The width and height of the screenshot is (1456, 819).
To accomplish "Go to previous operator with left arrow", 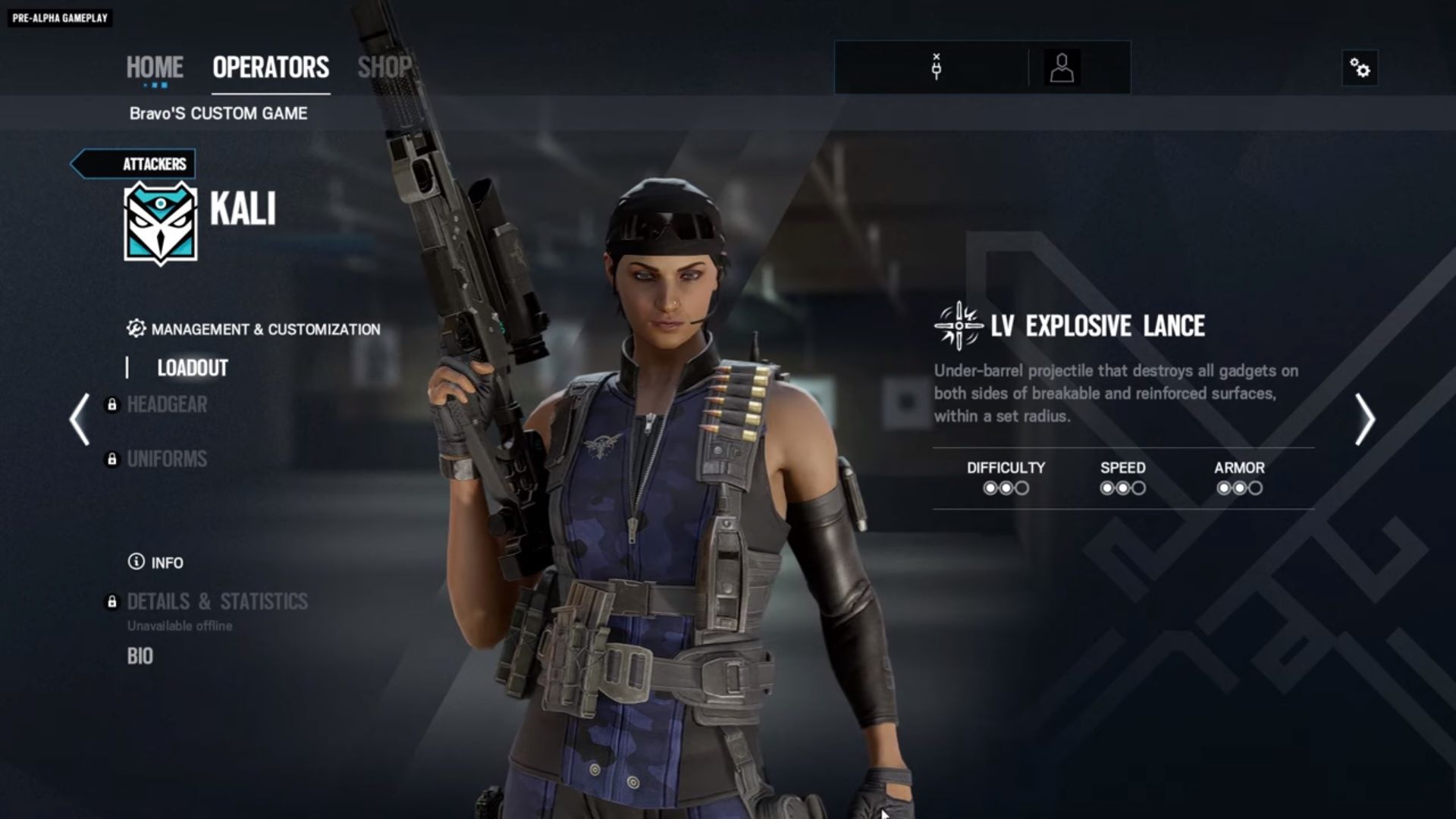I will point(78,419).
